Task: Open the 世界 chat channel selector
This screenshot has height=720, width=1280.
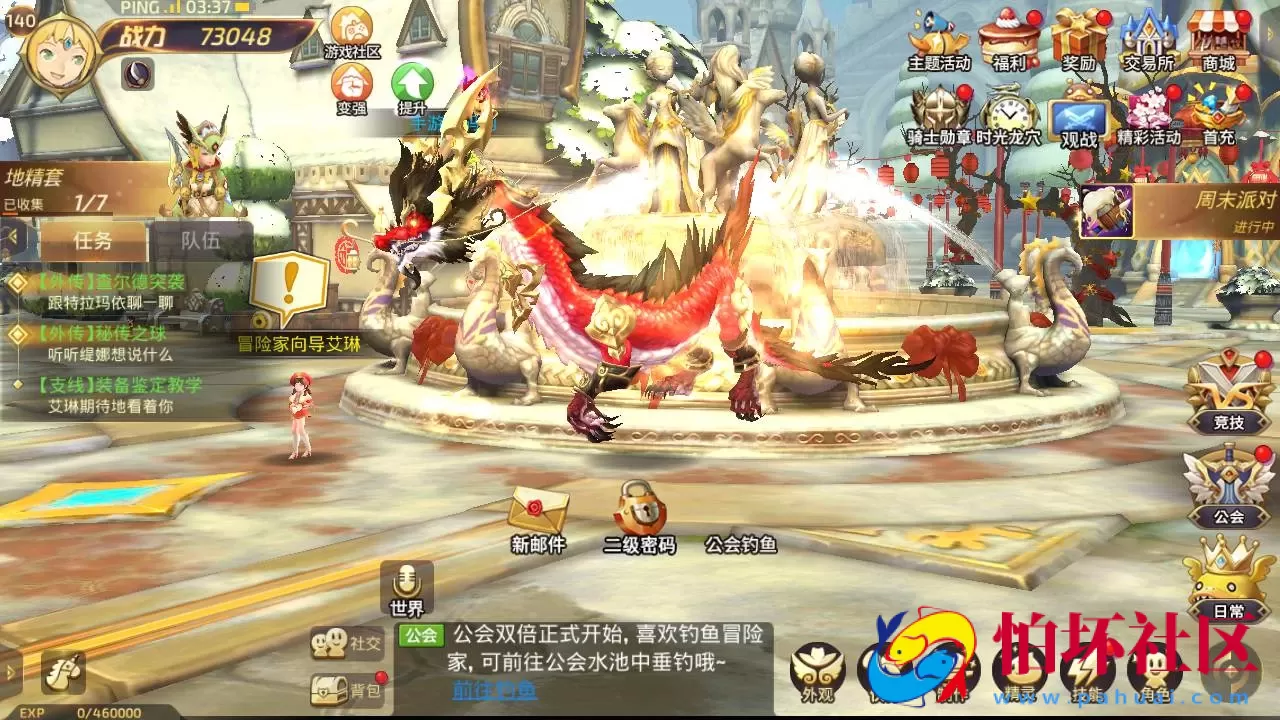Action: click(x=407, y=606)
